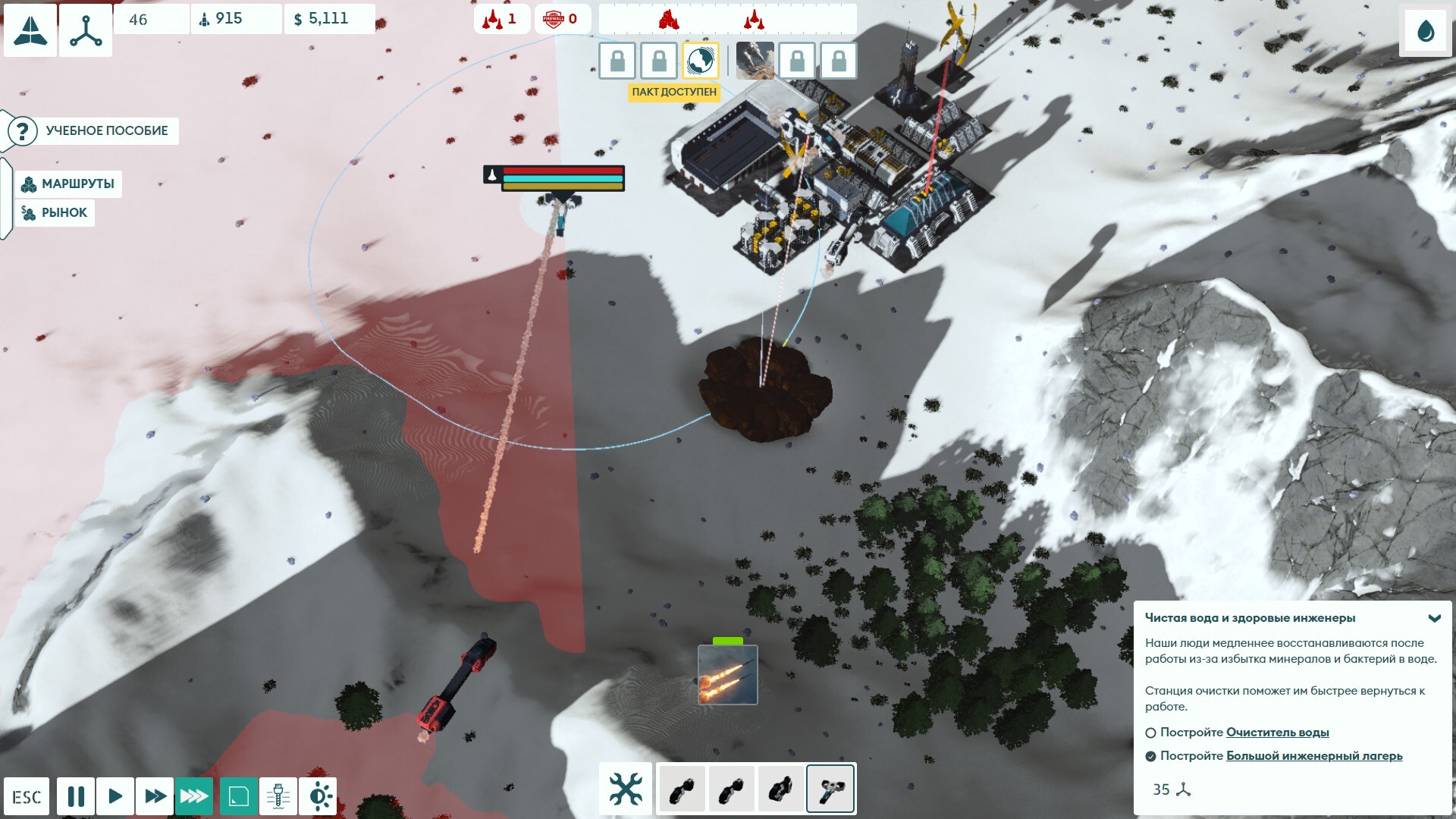Image resolution: width=1456 pixels, height=819 pixels.
Task: Select the triple-arrow fastest speed
Action: [194, 796]
